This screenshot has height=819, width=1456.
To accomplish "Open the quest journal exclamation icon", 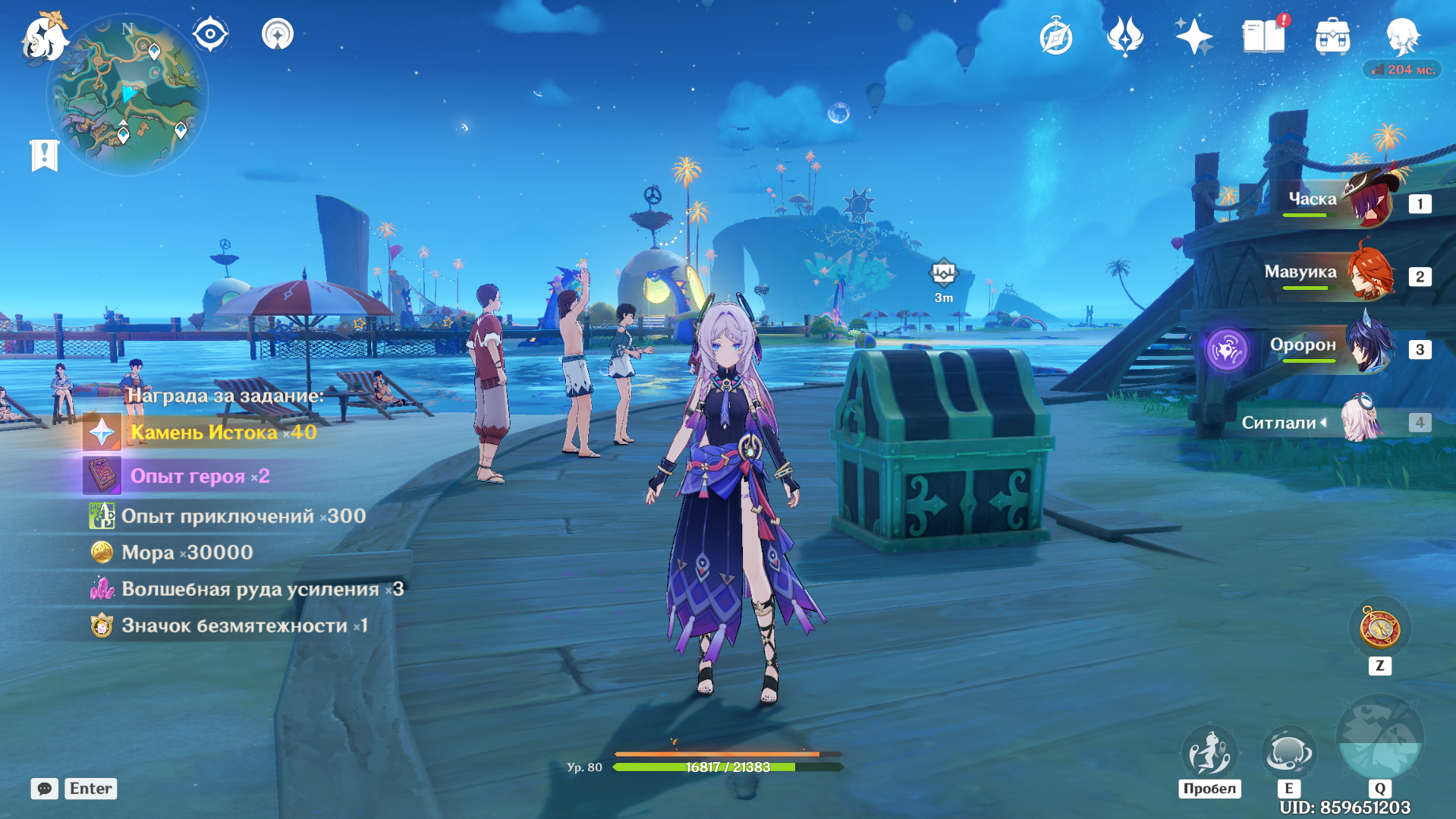I will tap(44, 156).
